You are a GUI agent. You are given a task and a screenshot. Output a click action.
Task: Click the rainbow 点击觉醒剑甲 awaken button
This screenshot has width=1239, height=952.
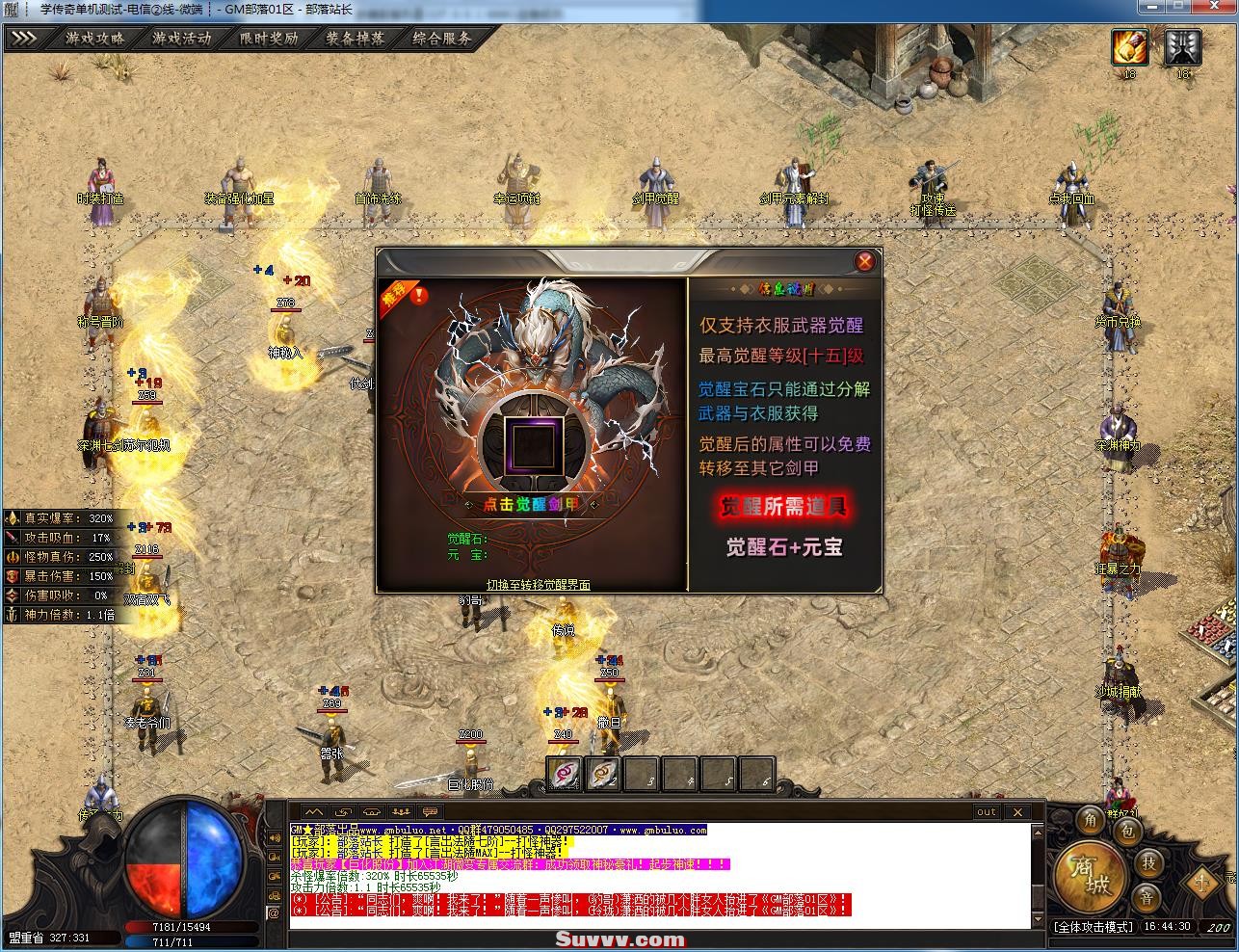[532, 504]
